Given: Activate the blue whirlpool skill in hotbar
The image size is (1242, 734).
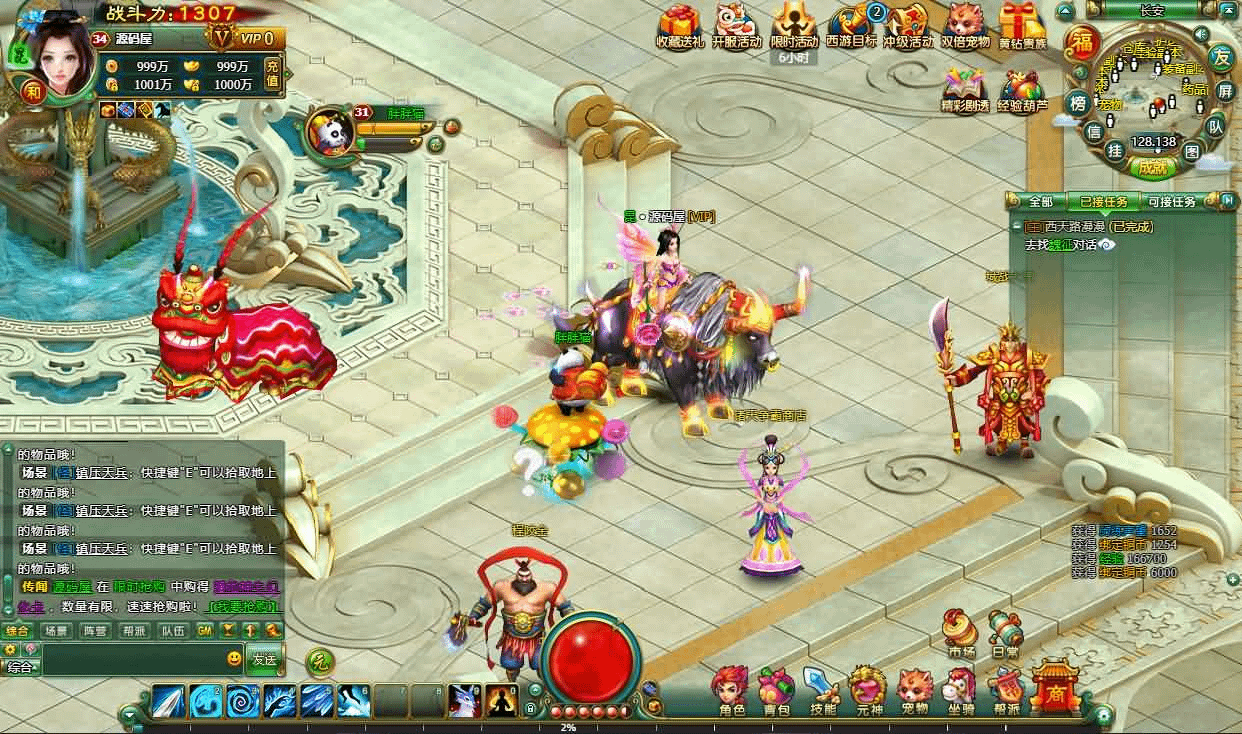Looking at the screenshot, I should click(243, 701).
